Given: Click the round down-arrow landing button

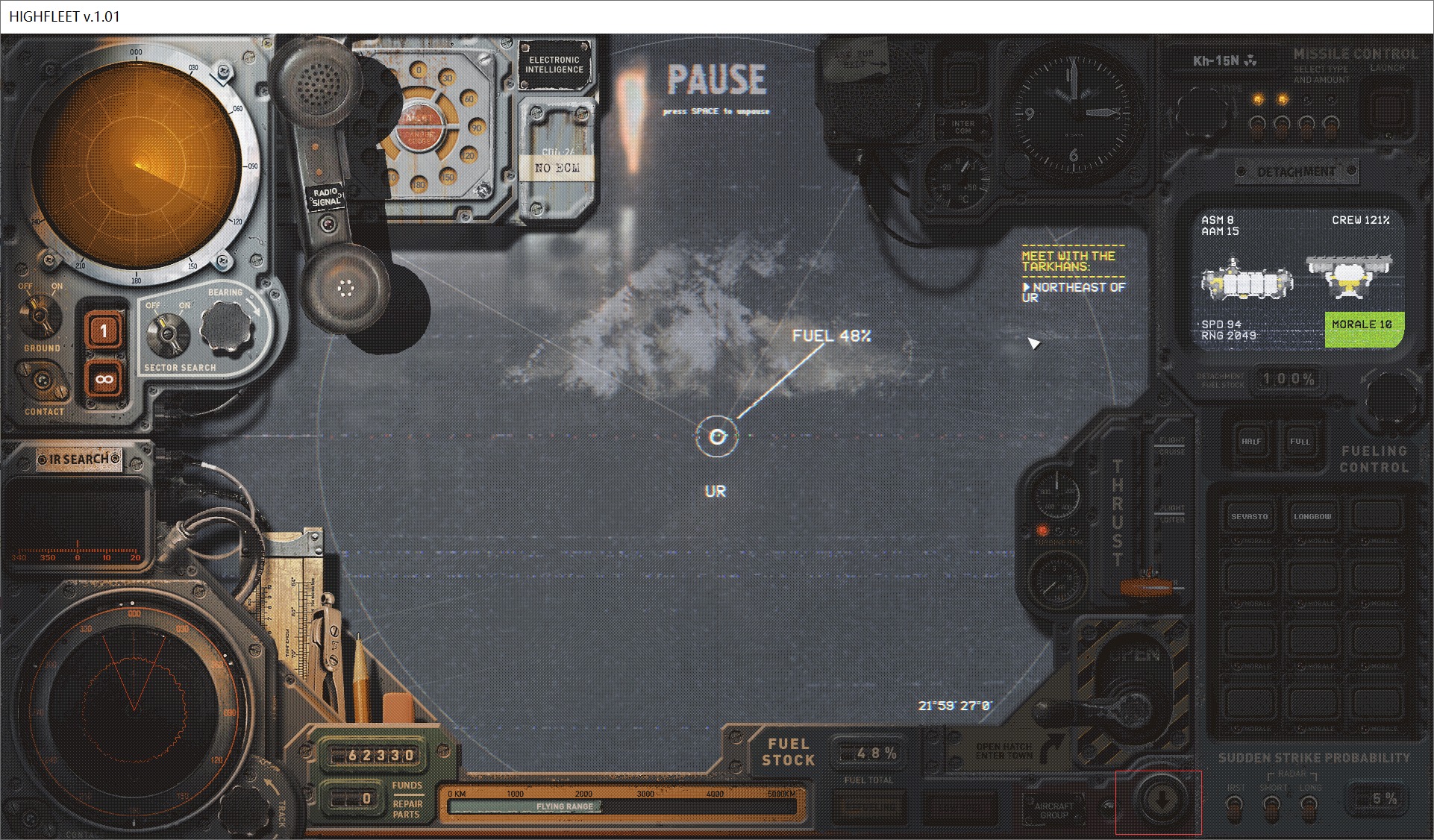Looking at the screenshot, I should pyautogui.click(x=1161, y=801).
